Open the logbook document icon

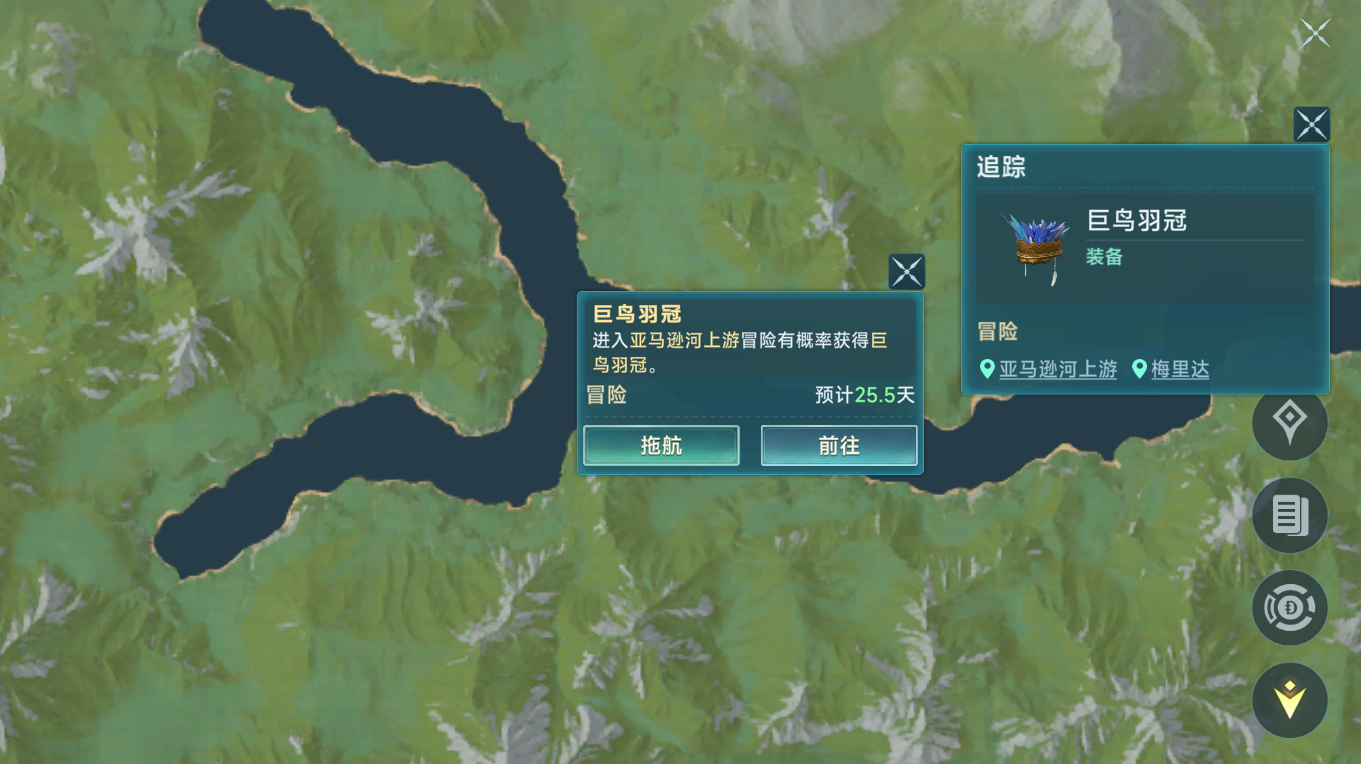point(1289,515)
